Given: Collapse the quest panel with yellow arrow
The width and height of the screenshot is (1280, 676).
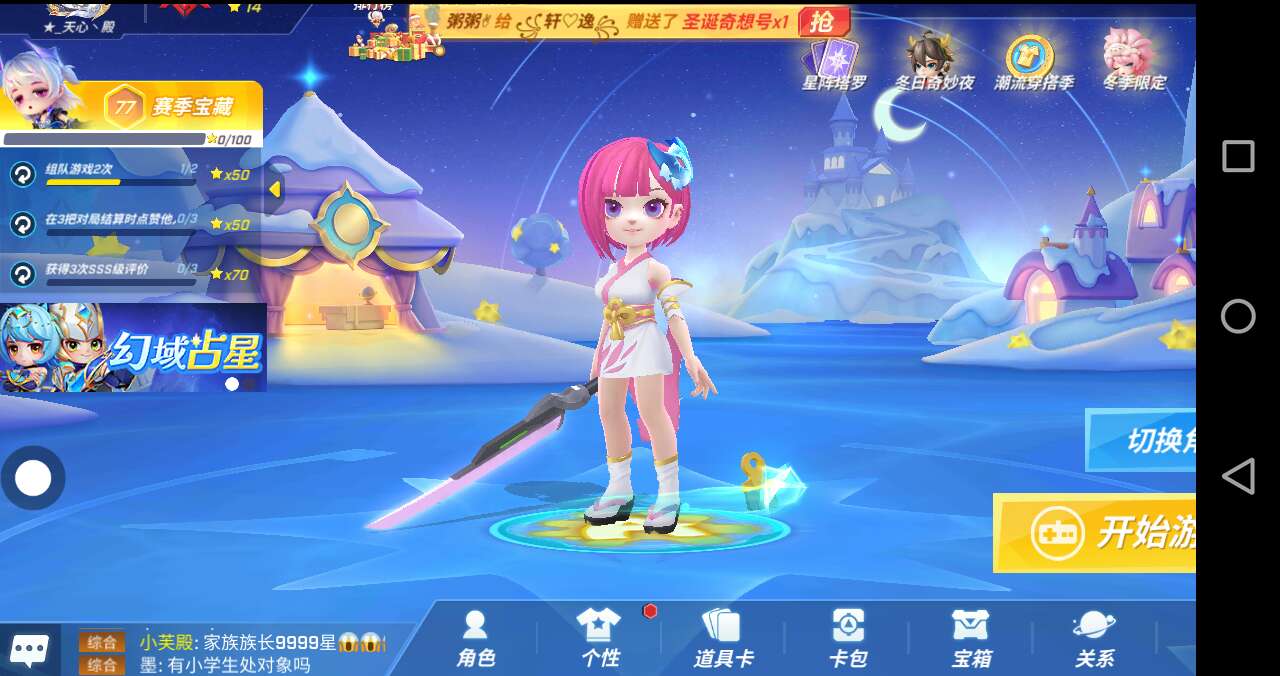Looking at the screenshot, I should [x=274, y=189].
